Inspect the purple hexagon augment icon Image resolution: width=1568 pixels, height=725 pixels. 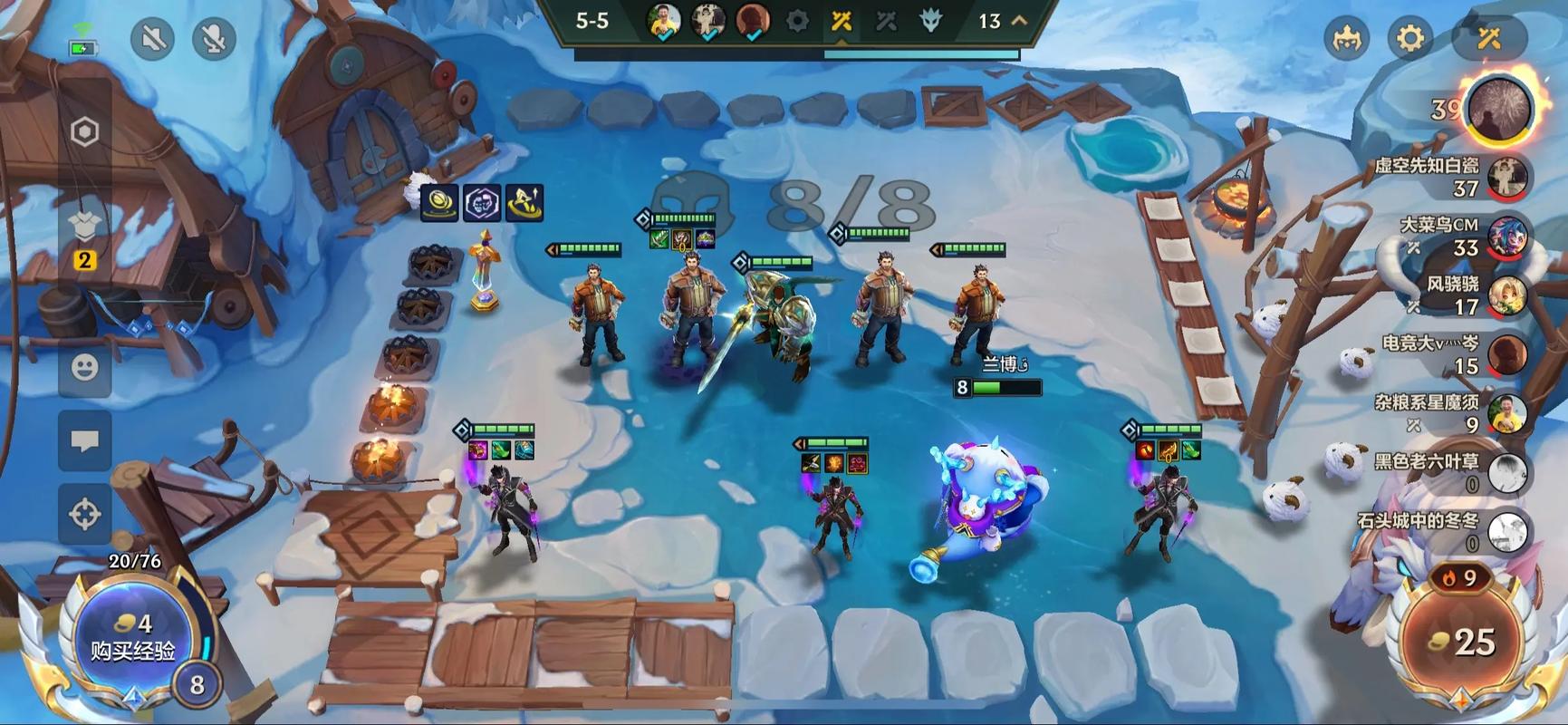pos(482,202)
